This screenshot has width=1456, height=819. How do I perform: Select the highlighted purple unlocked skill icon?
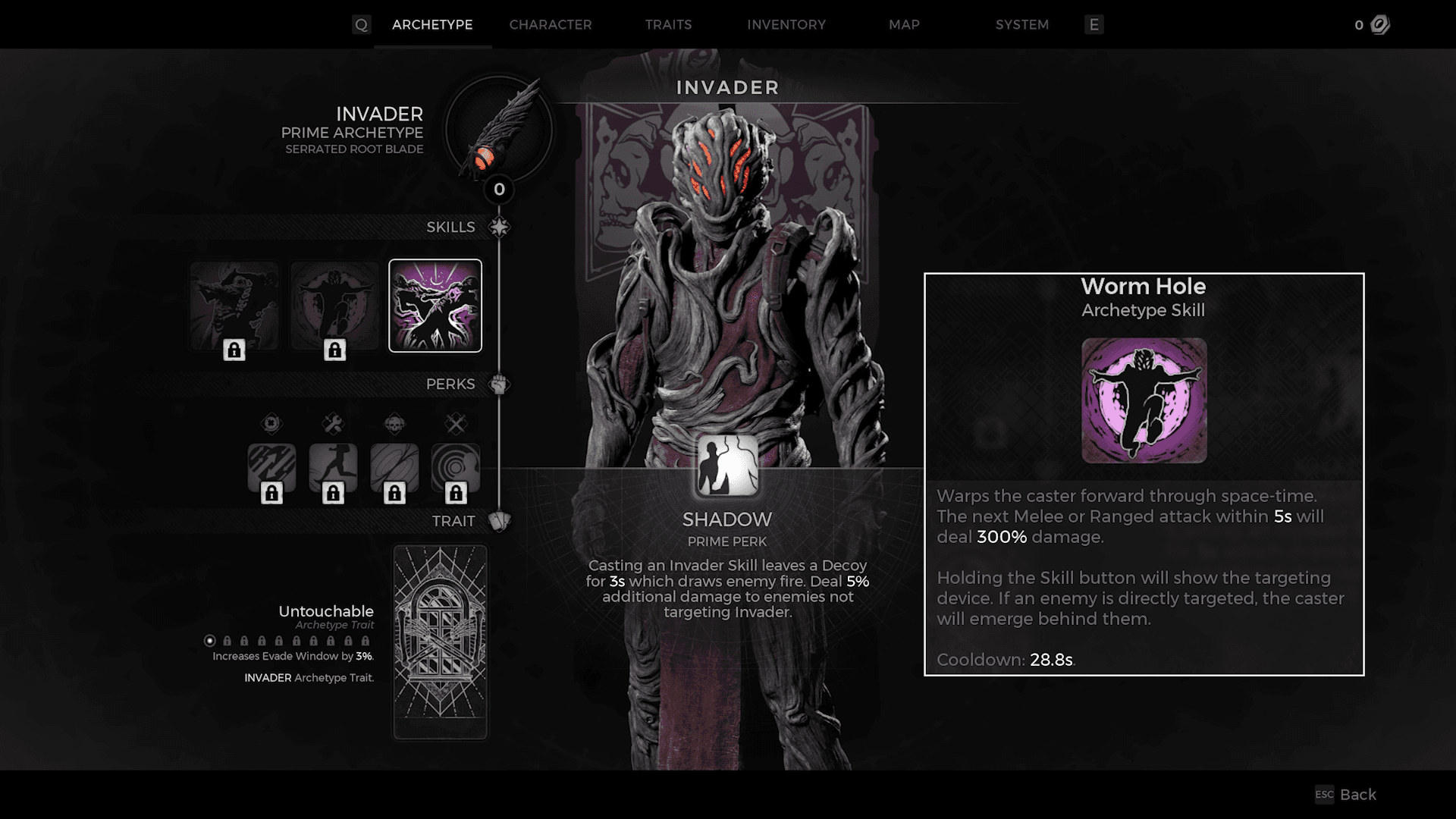pos(435,306)
